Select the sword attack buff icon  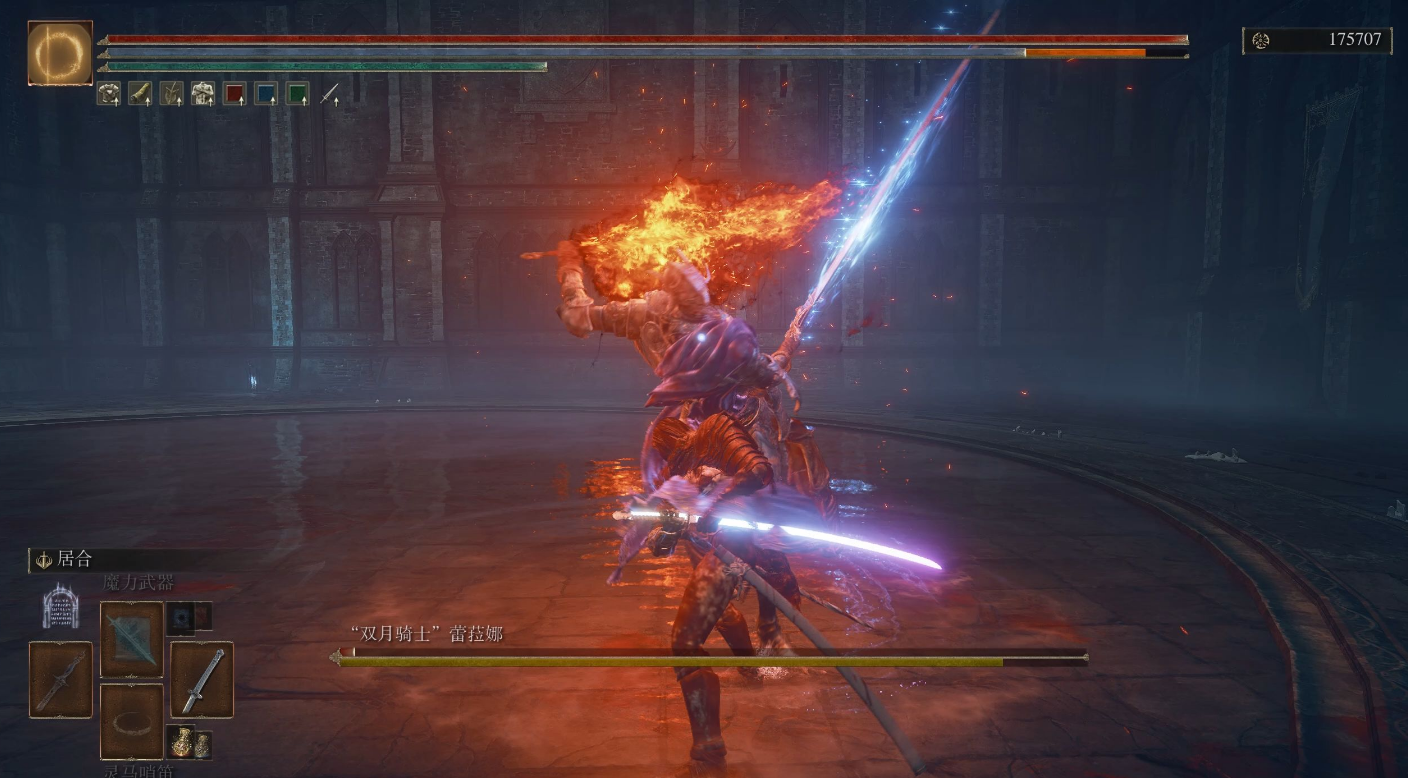tap(329, 94)
